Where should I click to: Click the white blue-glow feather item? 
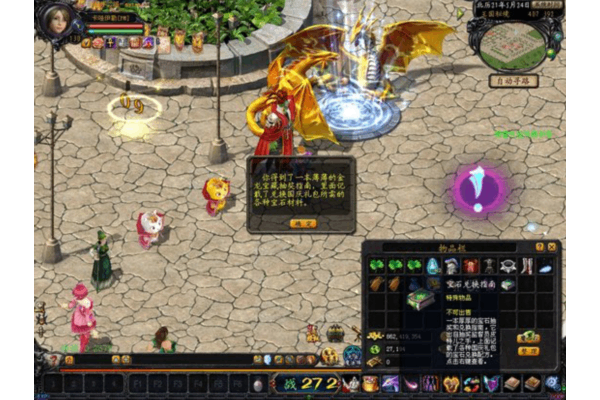pos(544,266)
